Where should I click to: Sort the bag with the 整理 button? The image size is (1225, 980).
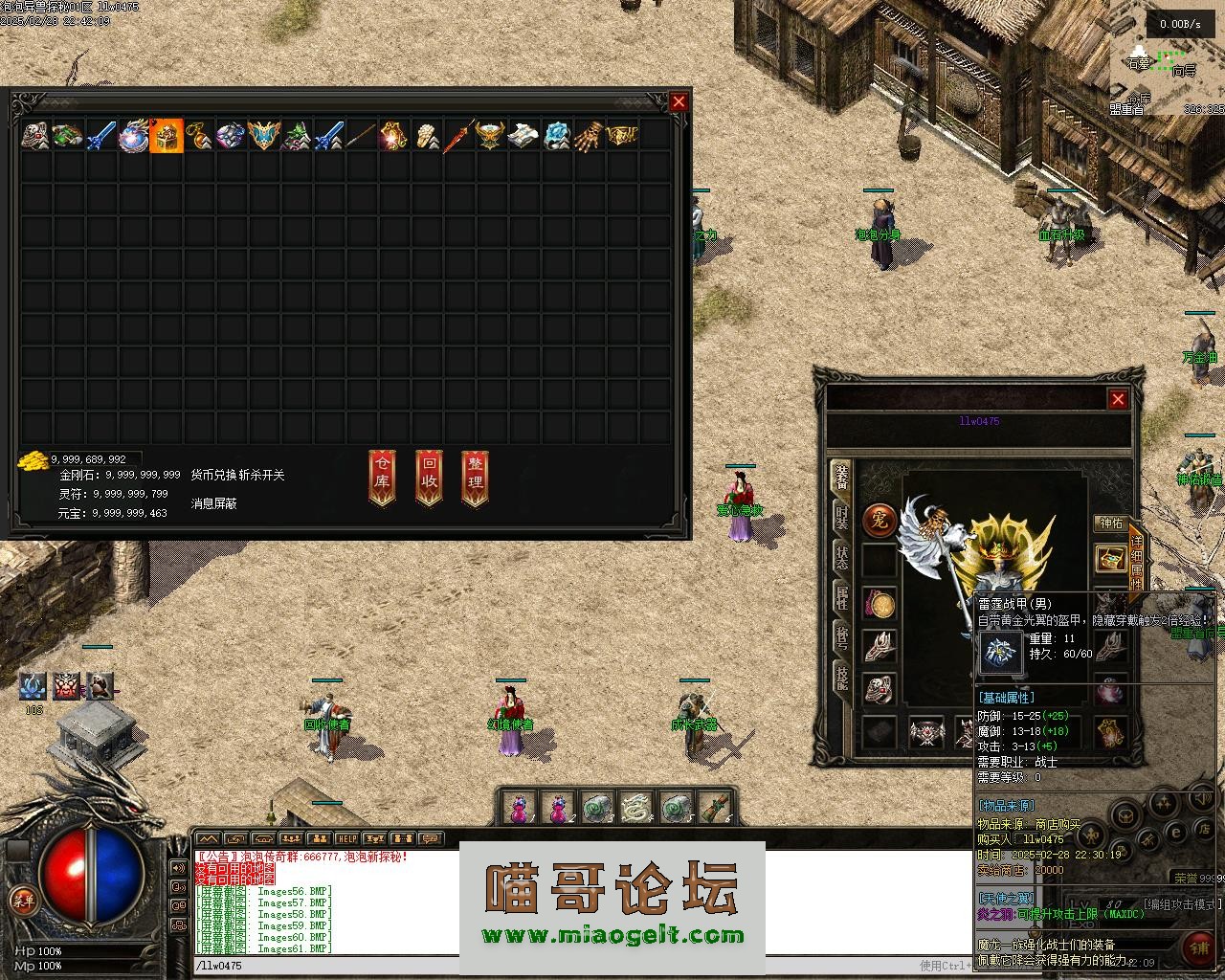point(476,477)
